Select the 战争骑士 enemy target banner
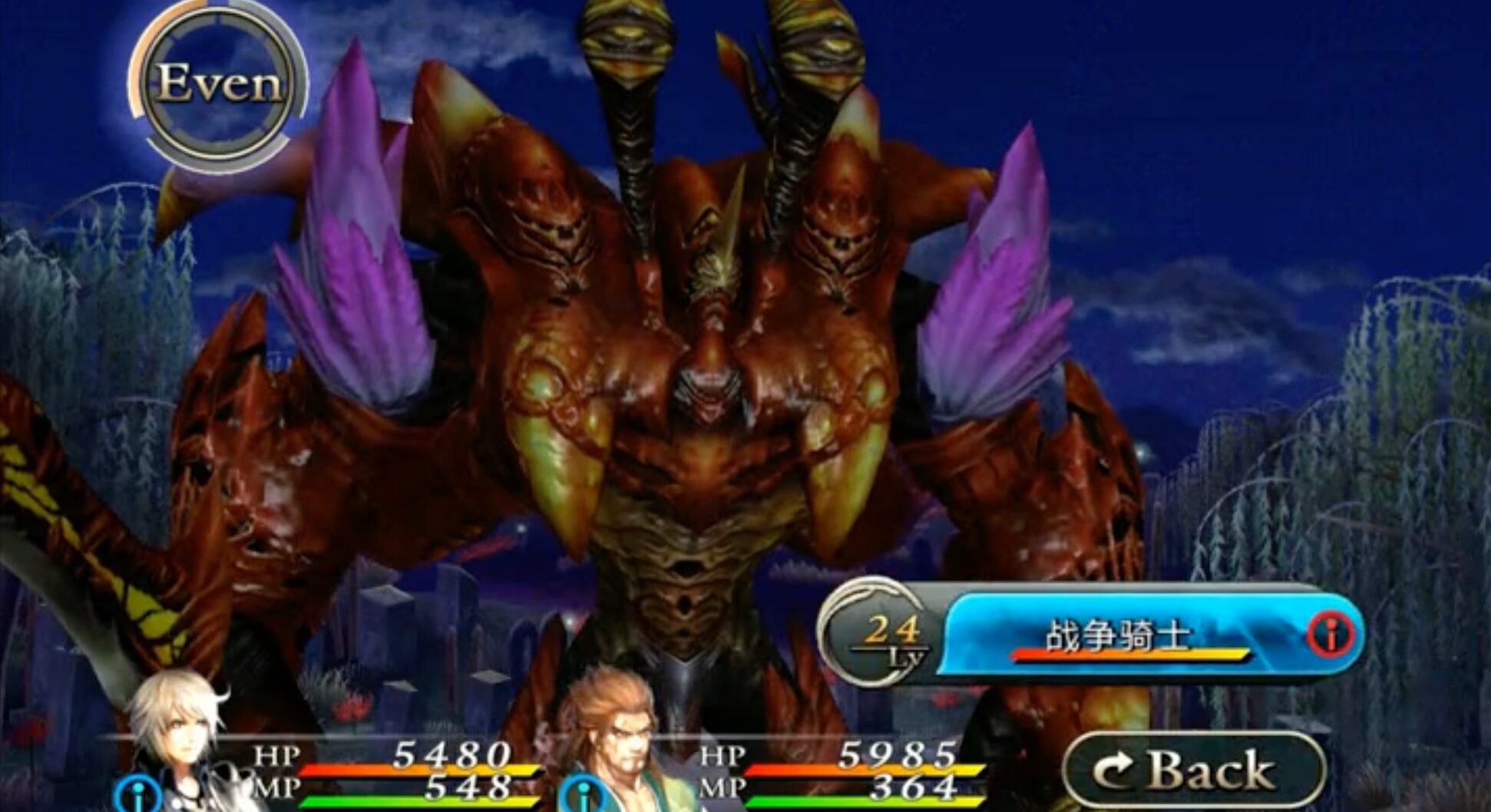Viewport: 1491px width, 812px height. point(1117,635)
